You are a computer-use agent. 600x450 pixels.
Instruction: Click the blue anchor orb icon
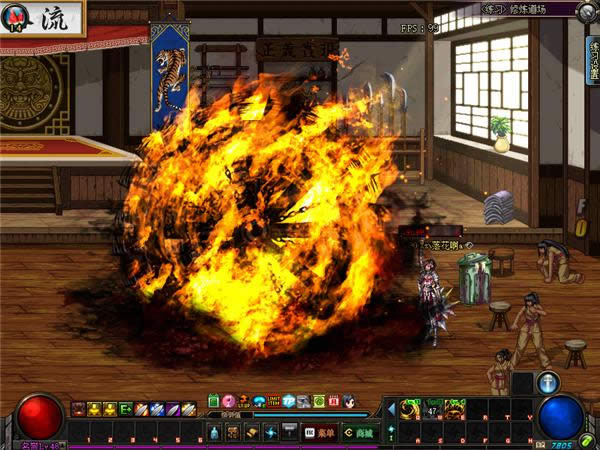pyautogui.click(x=548, y=383)
